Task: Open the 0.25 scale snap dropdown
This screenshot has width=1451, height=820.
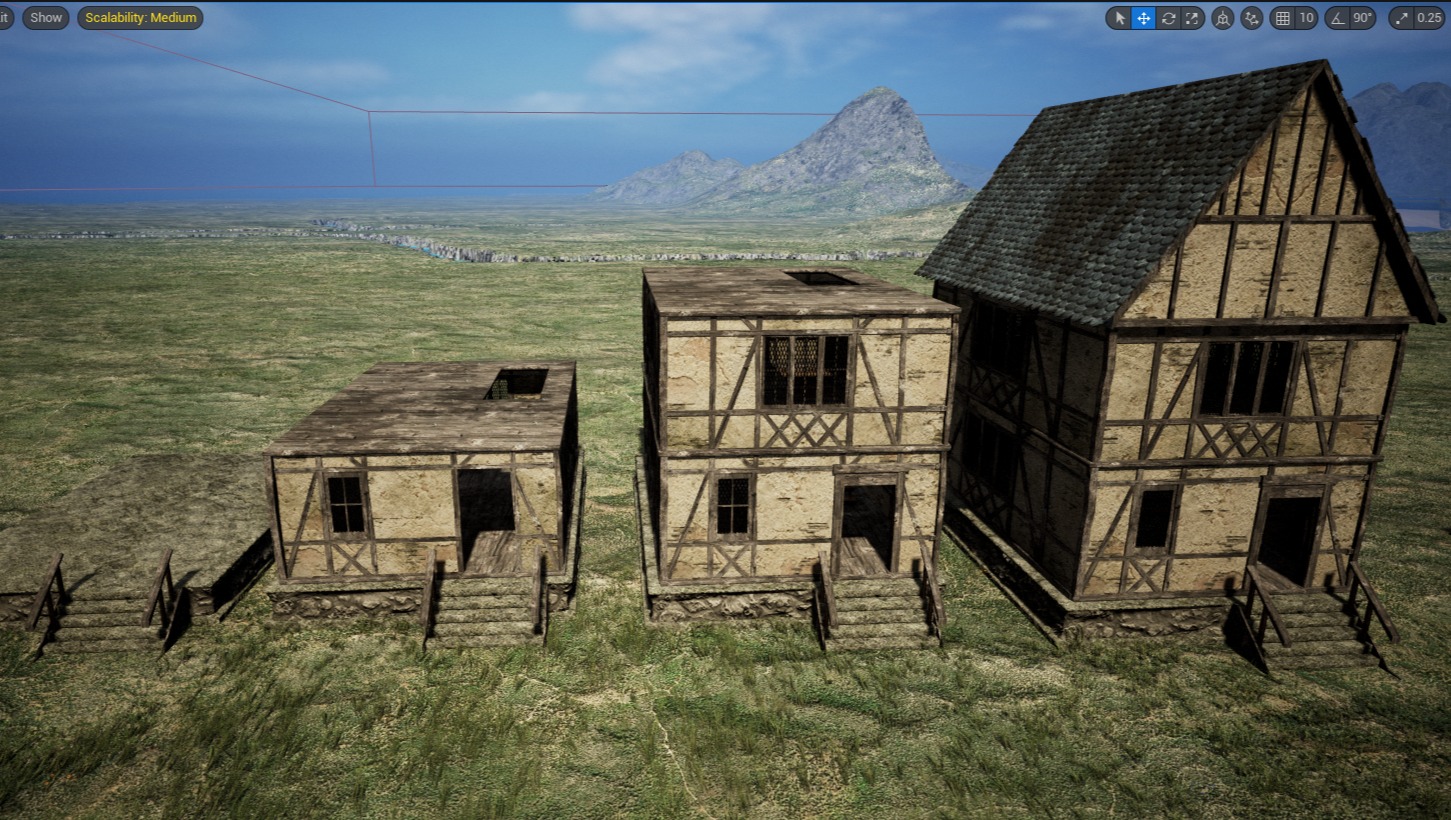Action: [x=1429, y=18]
